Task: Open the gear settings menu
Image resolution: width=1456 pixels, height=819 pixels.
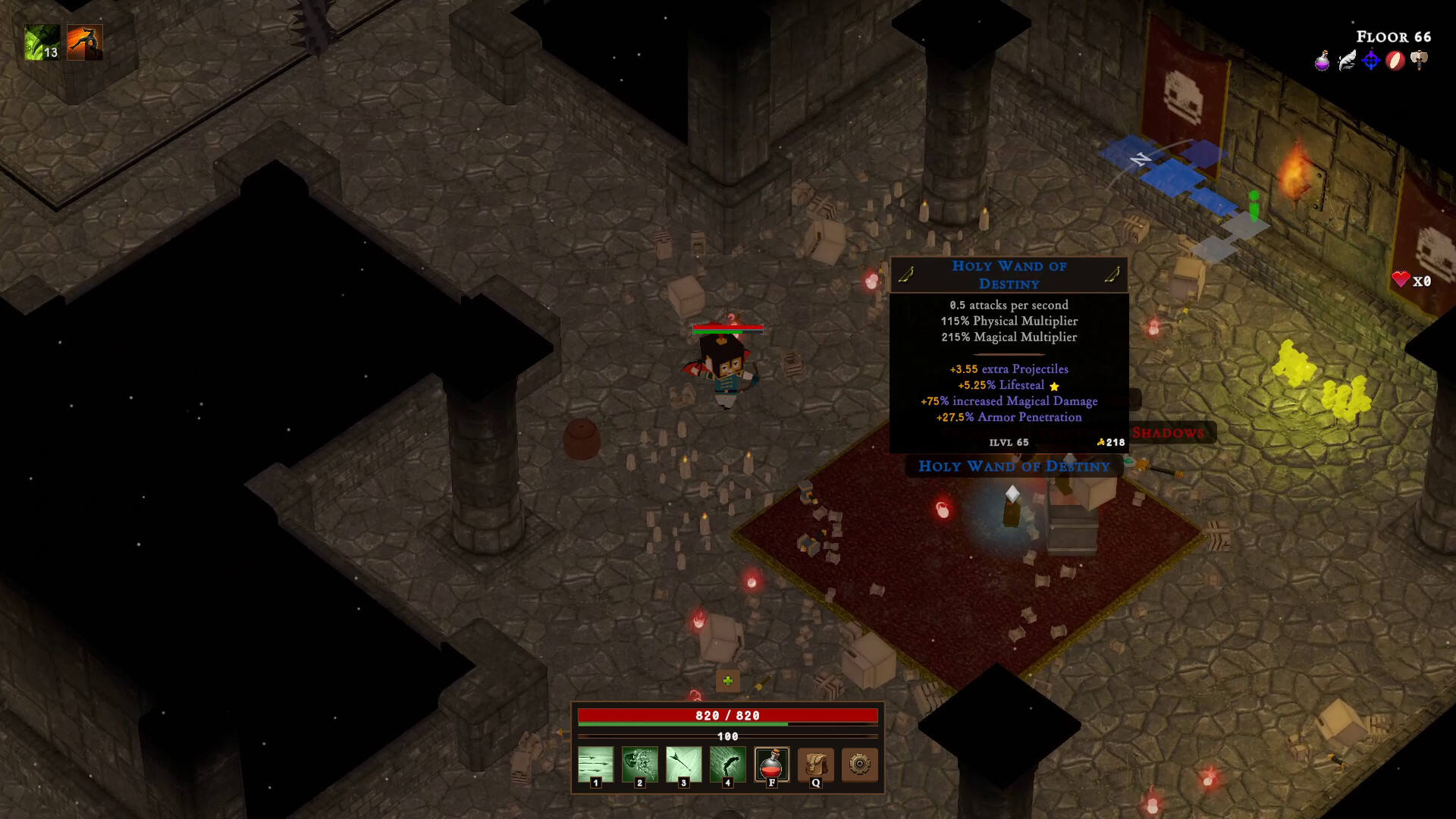Action: coord(859,764)
